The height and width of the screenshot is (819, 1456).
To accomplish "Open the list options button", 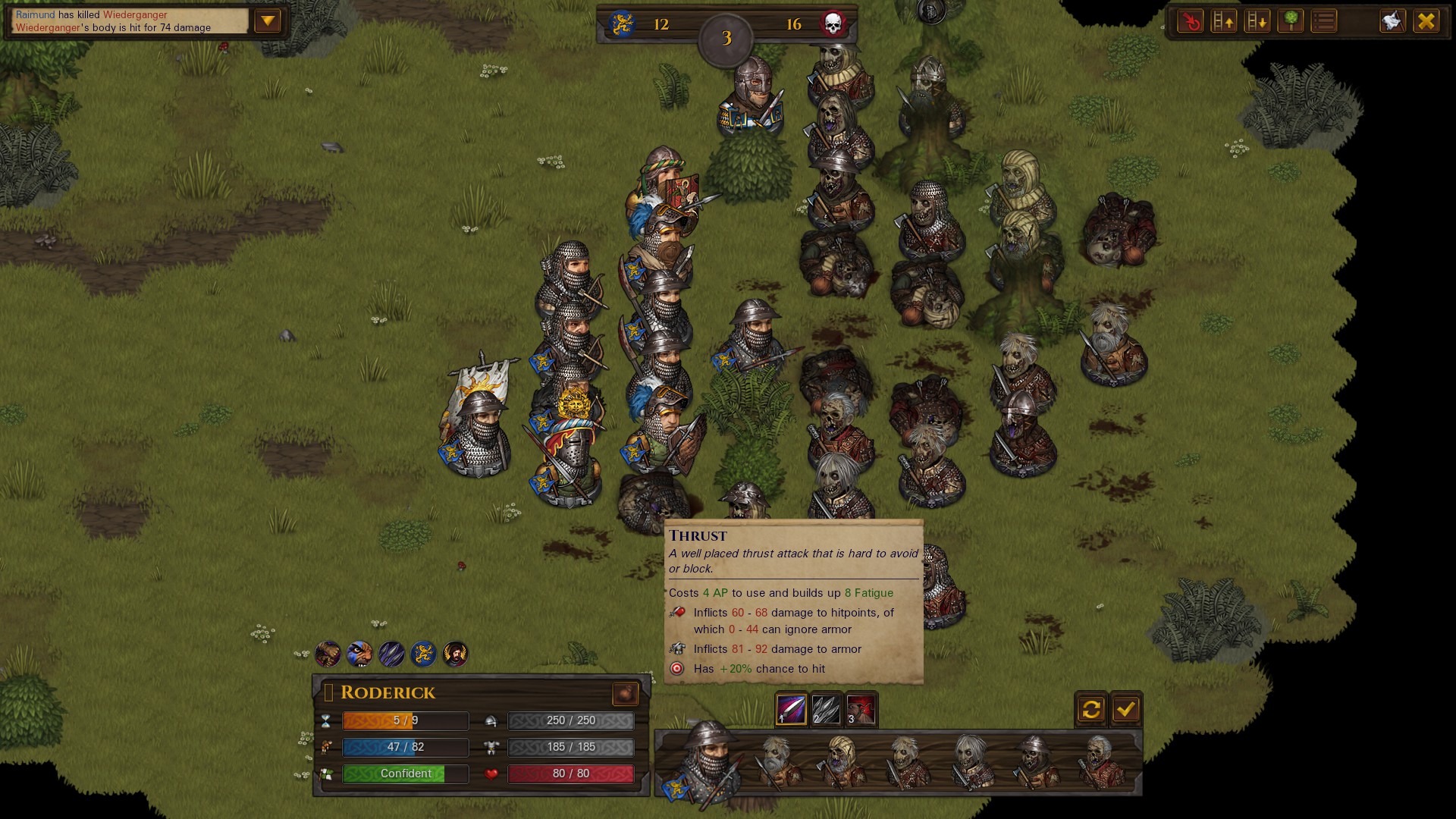I will click(x=1324, y=21).
